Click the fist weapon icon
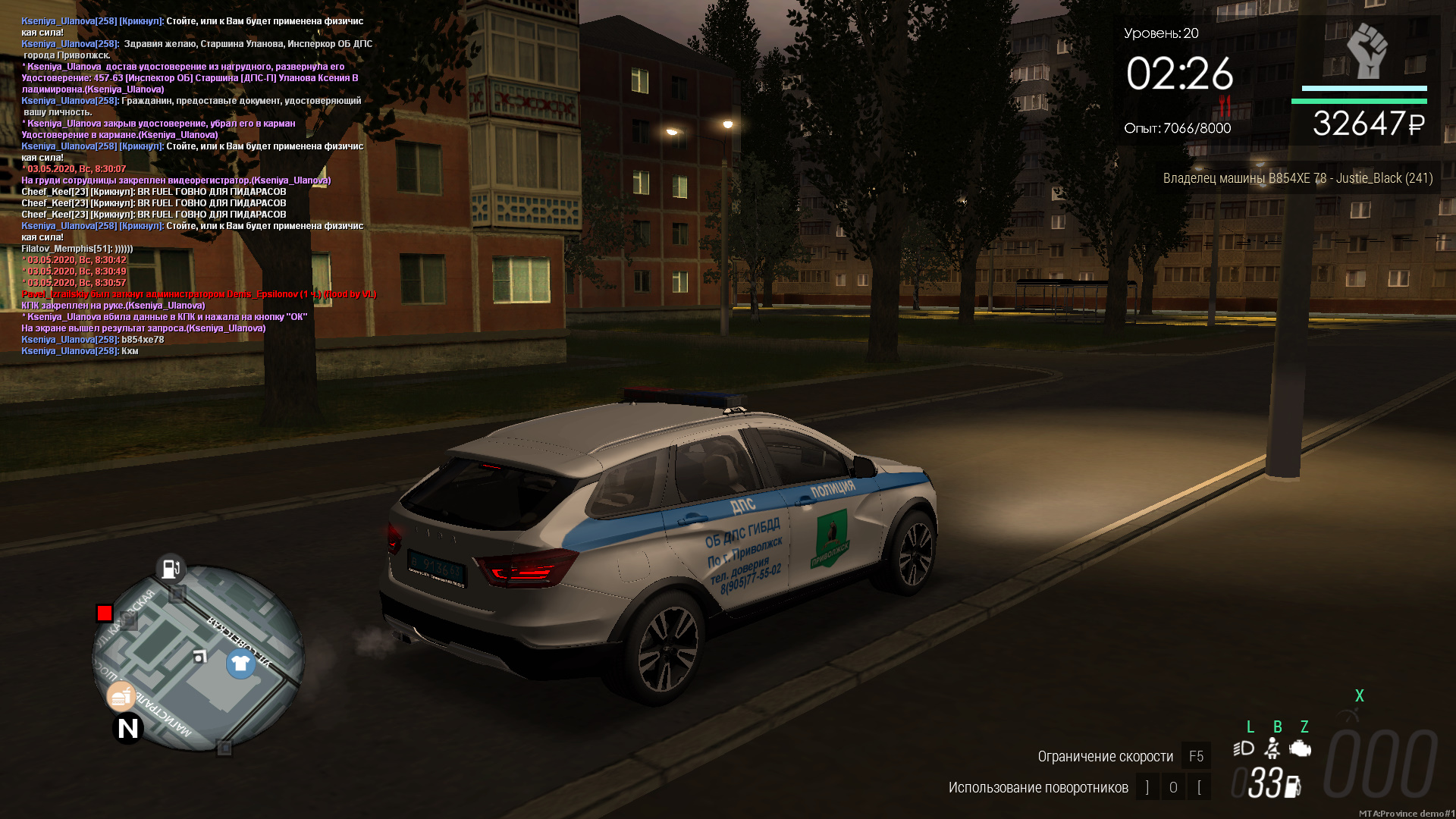This screenshot has width=1456, height=819. pos(1367,51)
